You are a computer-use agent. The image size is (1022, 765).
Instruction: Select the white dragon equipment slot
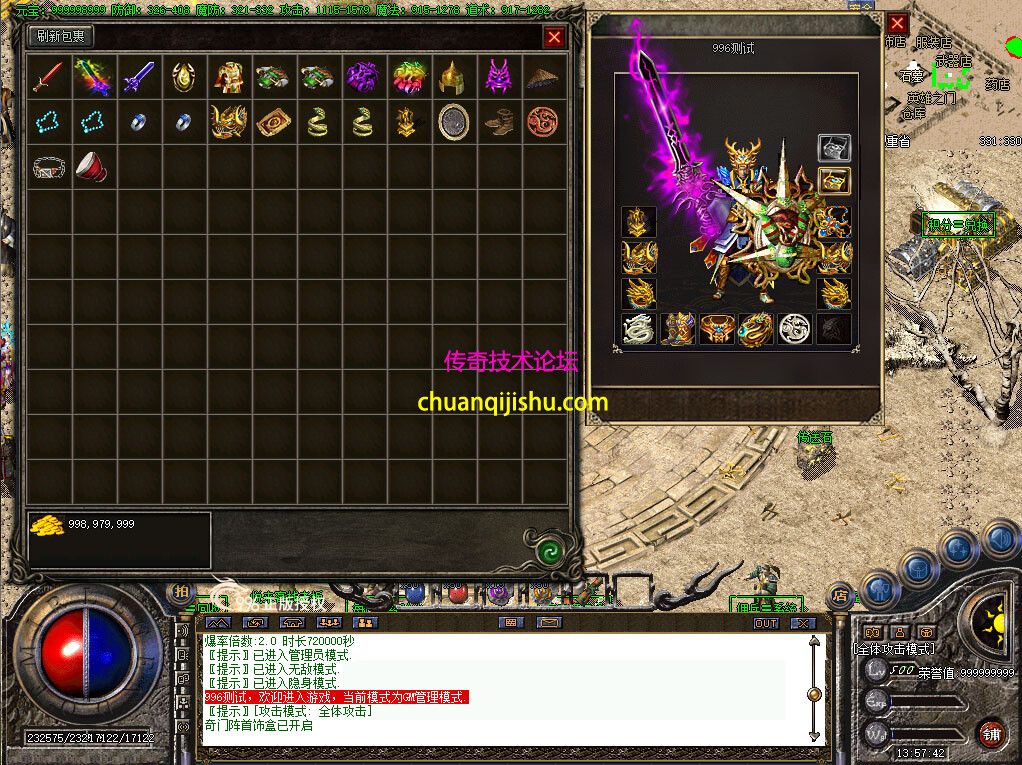[x=637, y=329]
